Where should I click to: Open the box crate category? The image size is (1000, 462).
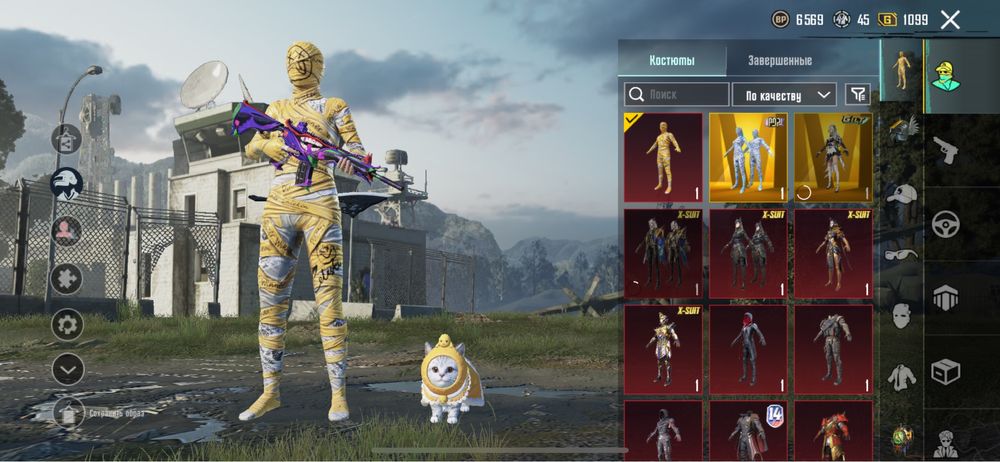pyautogui.click(x=945, y=371)
